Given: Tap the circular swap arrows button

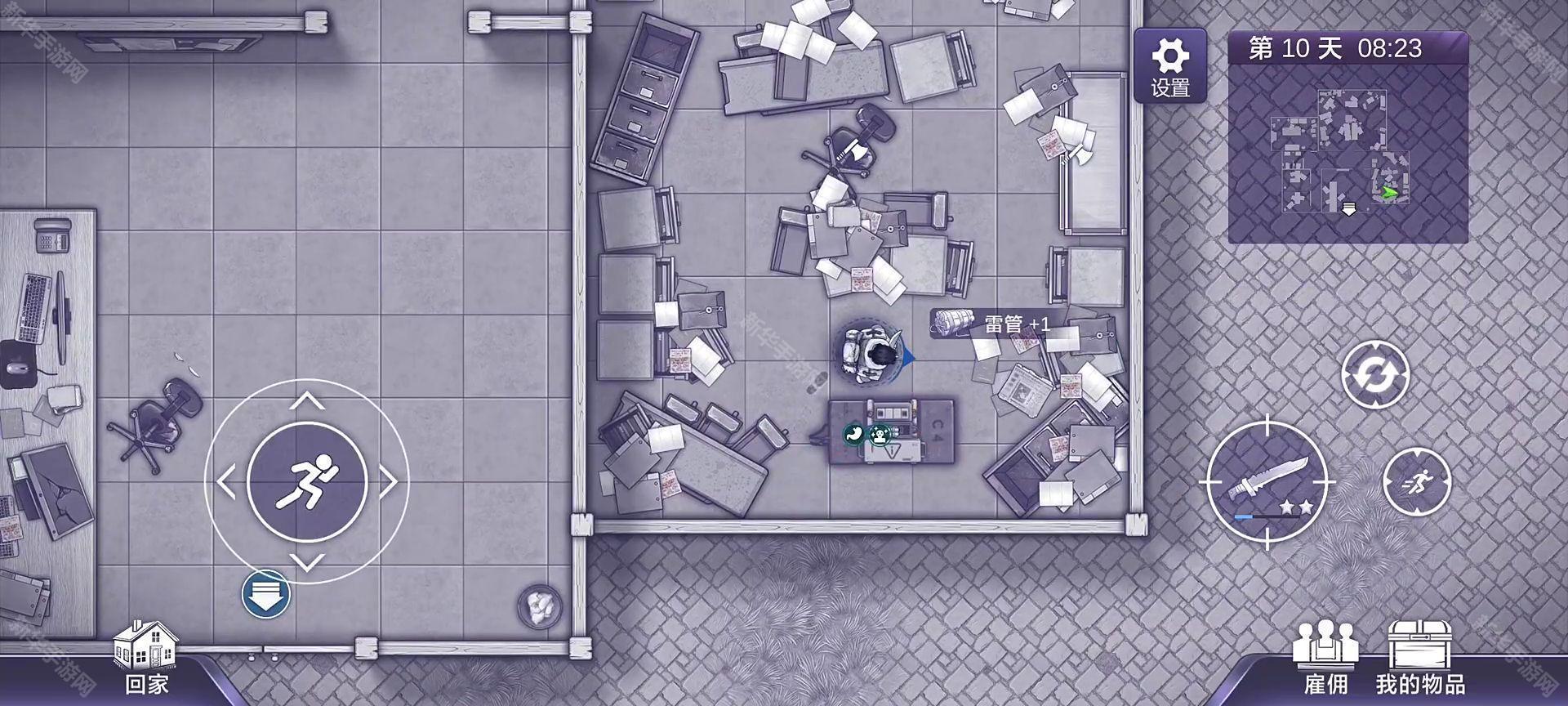Looking at the screenshot, I should click(1375, 375).
